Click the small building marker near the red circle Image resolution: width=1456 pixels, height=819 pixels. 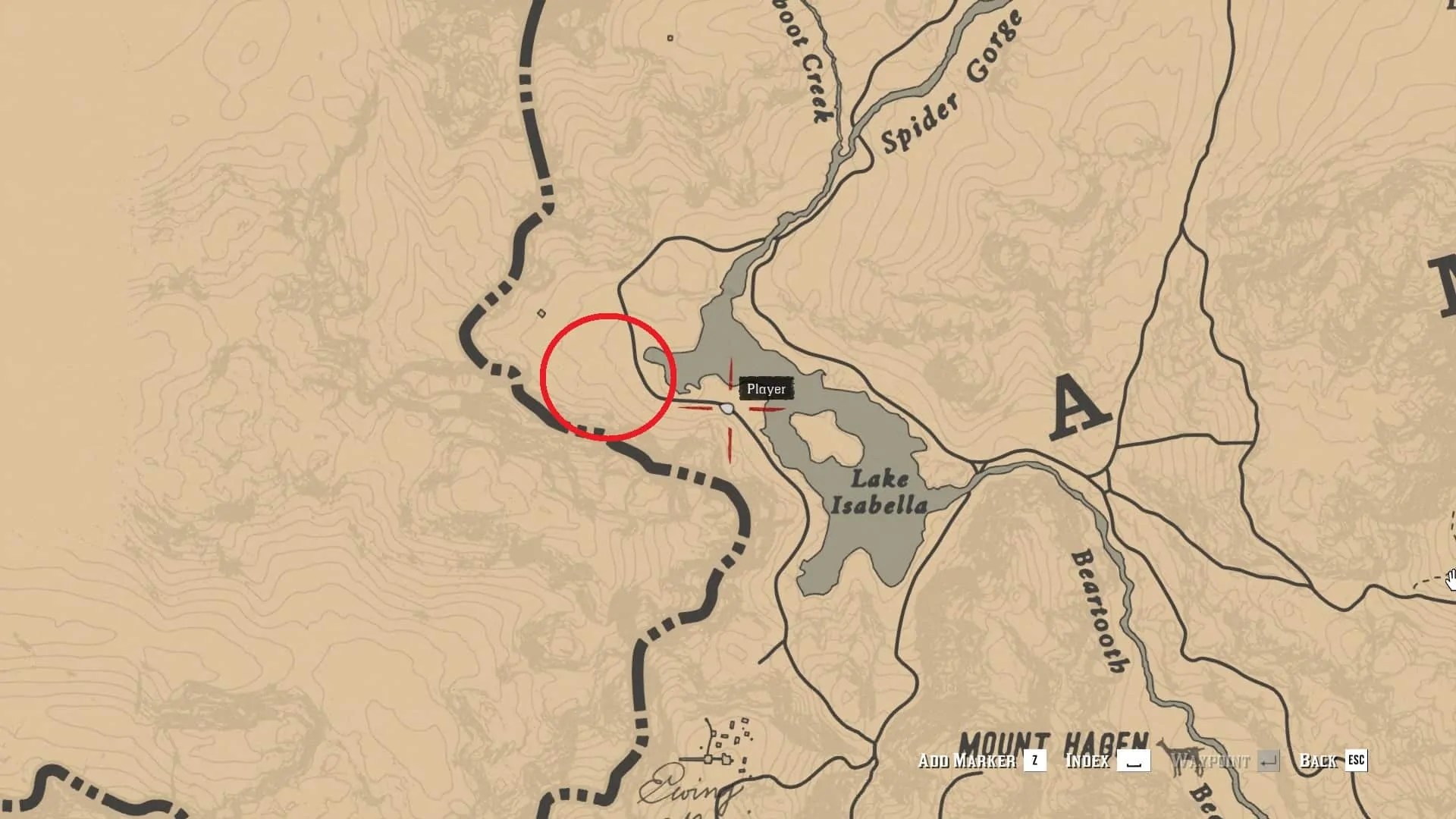(x=541, y=313)
